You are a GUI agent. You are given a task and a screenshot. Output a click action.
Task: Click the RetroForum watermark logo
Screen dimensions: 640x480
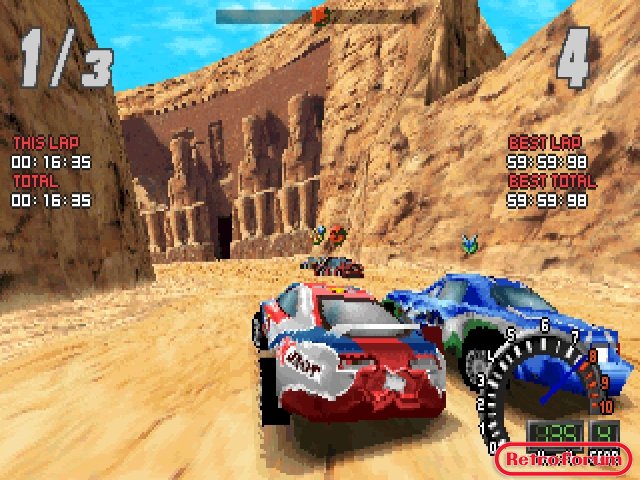[x=564, y=459]
